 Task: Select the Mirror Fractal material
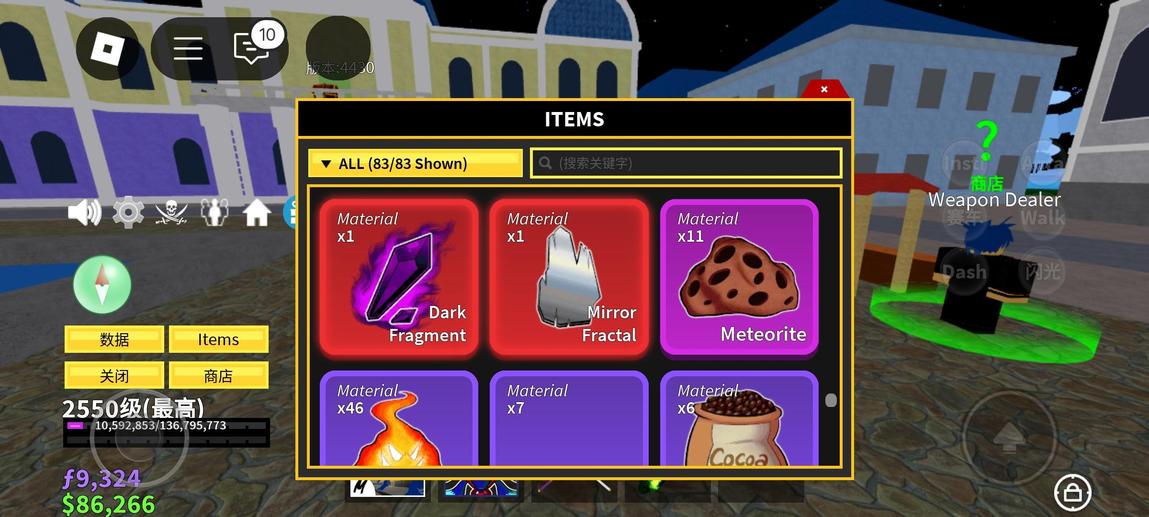[569, 278]
